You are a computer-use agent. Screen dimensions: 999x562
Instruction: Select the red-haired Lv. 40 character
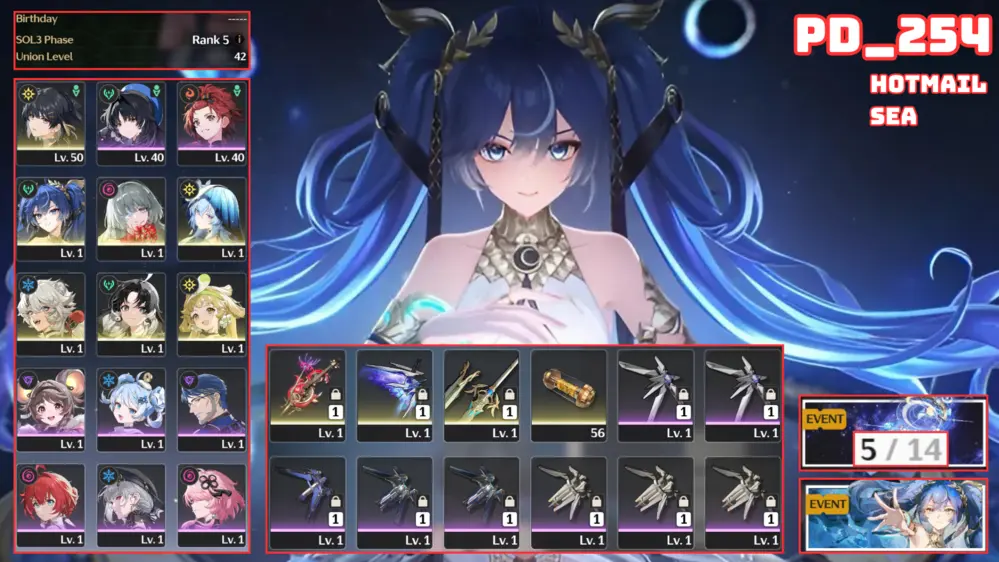point(212,123)
